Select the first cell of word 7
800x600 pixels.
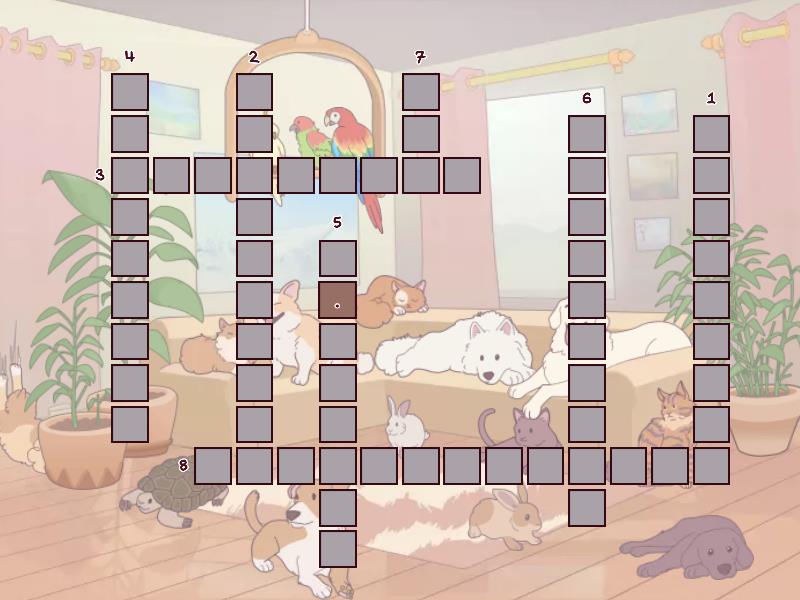click(421, 92)
